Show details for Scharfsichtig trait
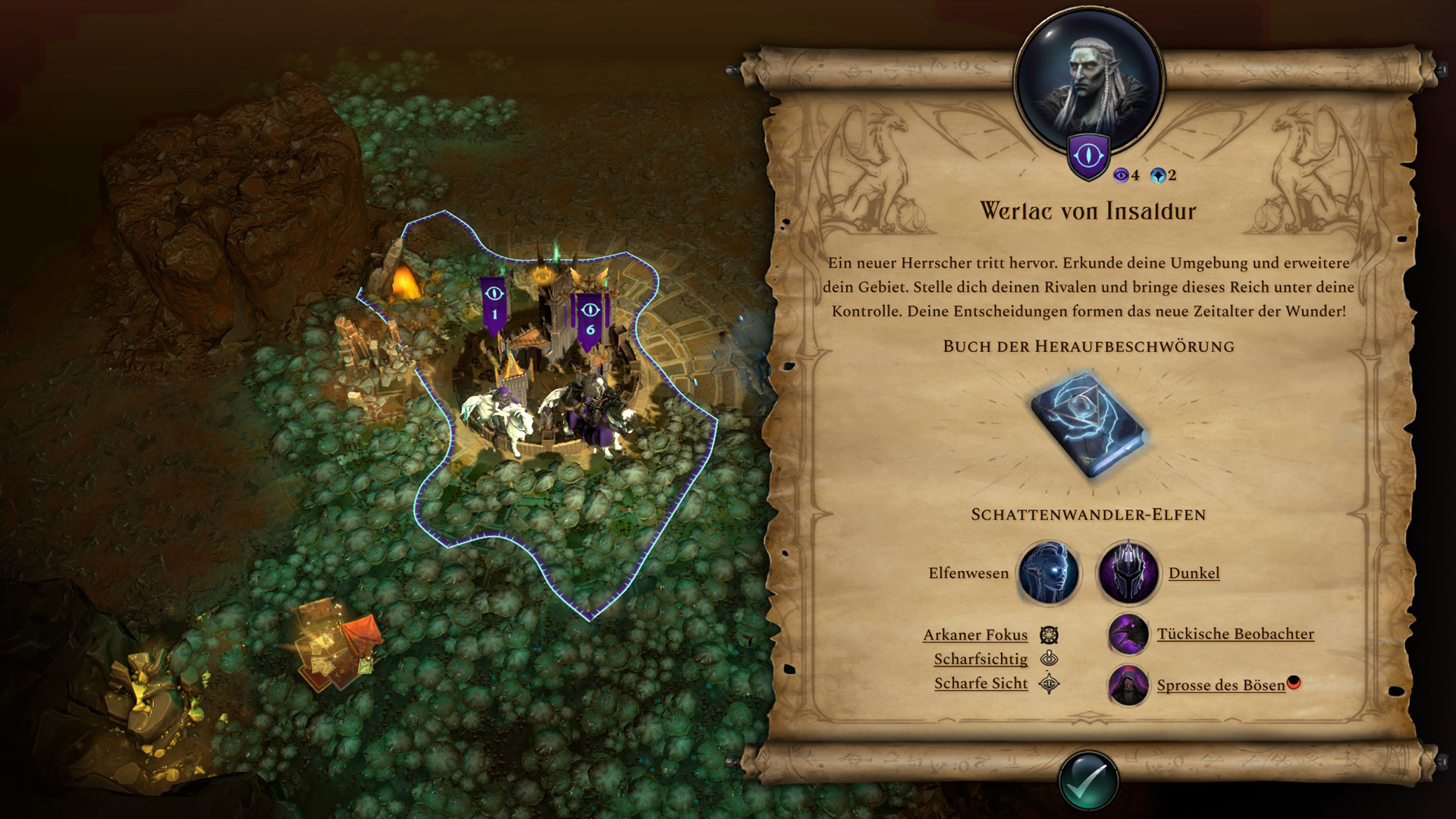The width and height of the screenshot is (1456, 819). click(981, 659)
